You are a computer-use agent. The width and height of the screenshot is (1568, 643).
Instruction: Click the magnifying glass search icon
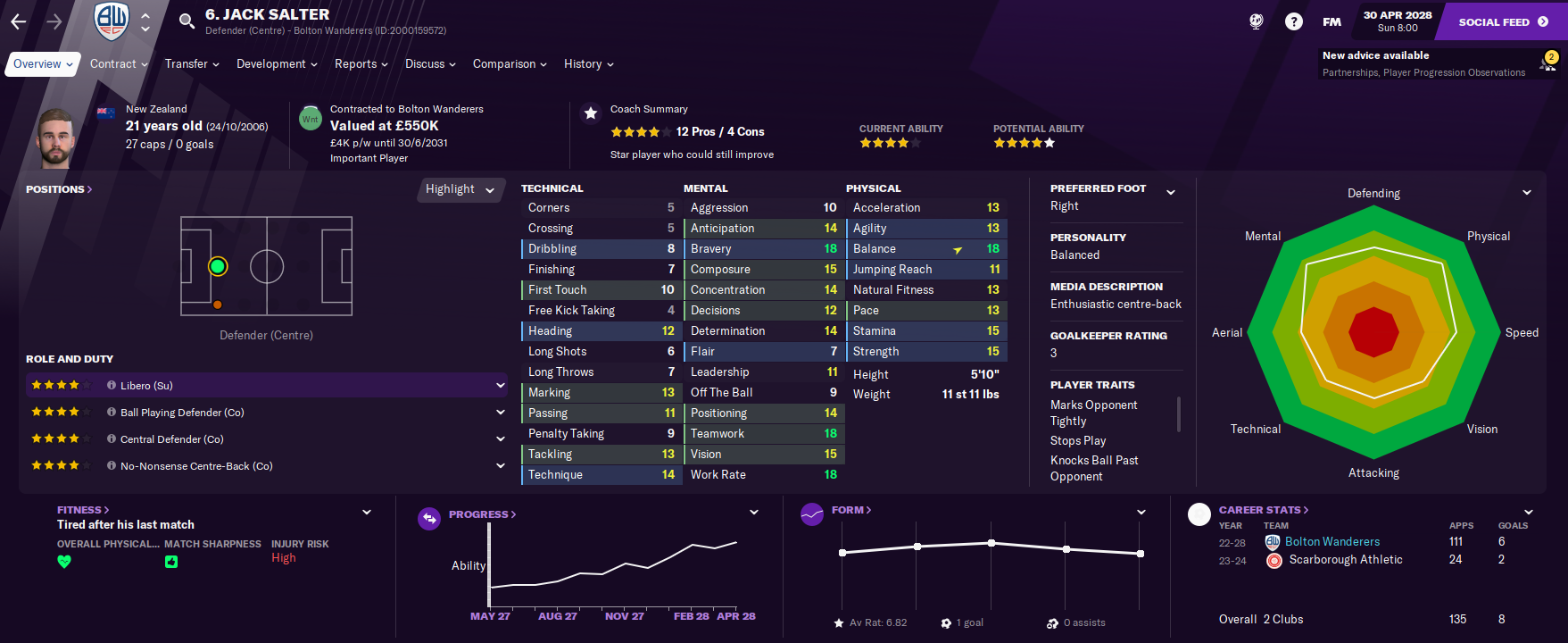pyautogui.click(x=187, y=21)
